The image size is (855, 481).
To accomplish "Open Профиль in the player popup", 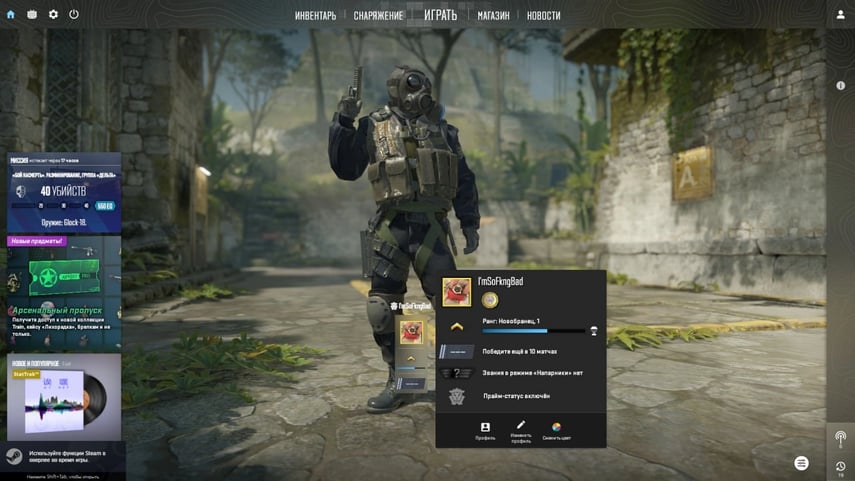I will pyautogui.click(x=485, y=431).
